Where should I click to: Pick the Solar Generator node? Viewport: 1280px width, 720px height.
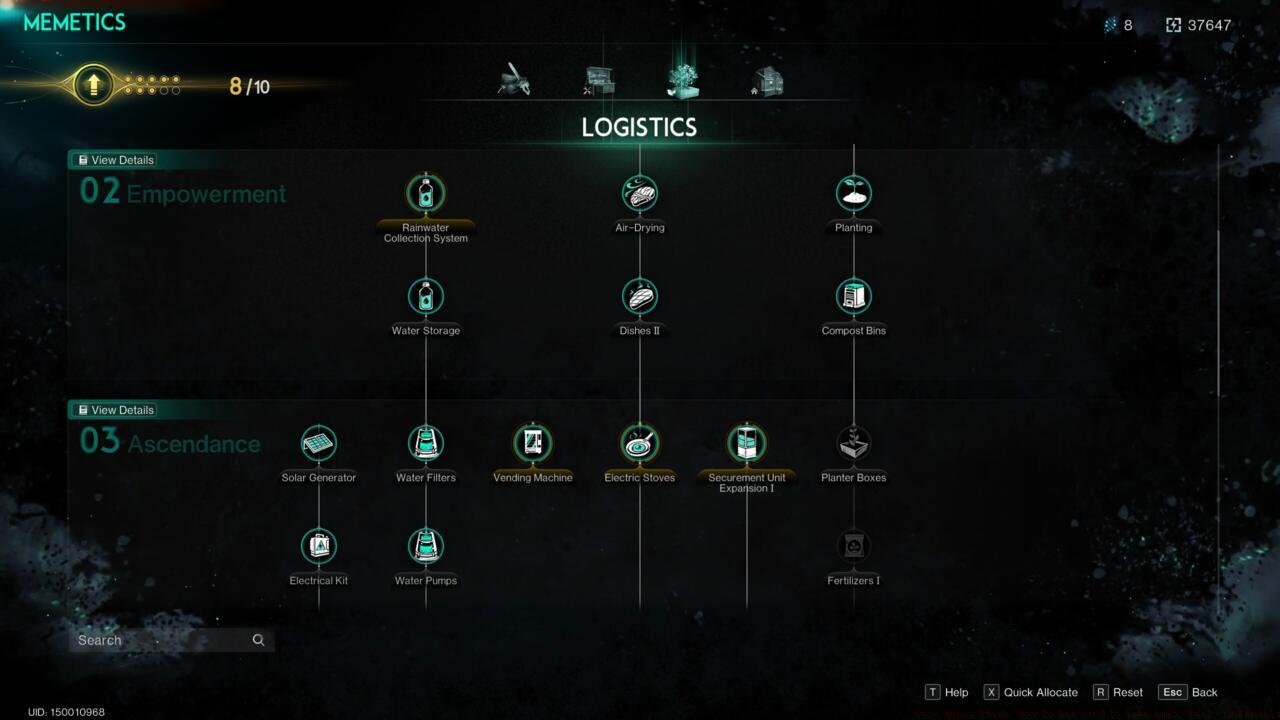tap(318, 443)
